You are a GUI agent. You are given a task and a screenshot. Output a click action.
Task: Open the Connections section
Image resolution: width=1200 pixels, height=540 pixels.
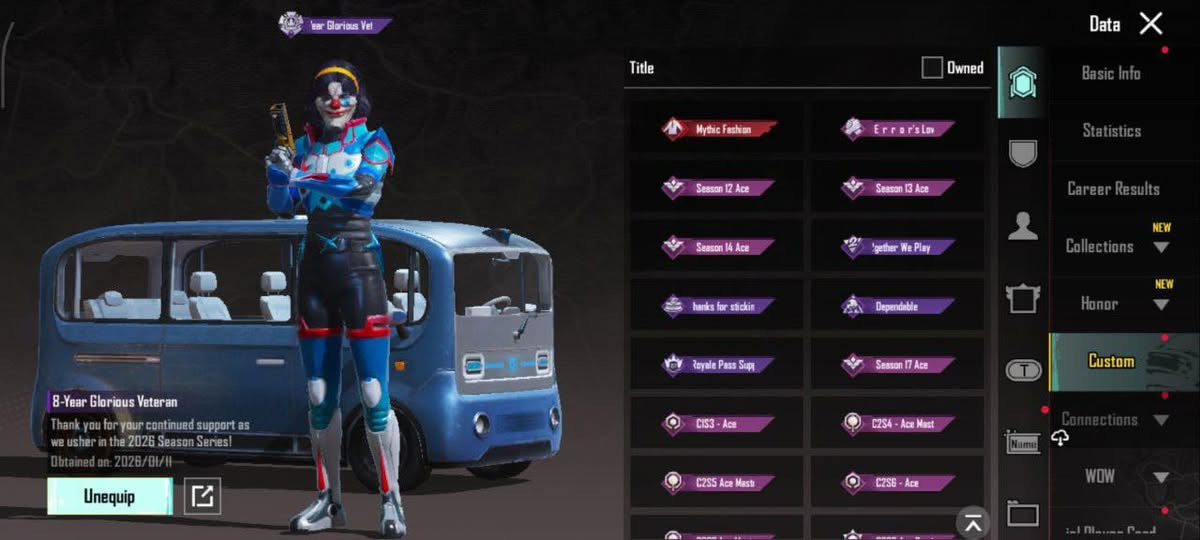click(1112, 420)
